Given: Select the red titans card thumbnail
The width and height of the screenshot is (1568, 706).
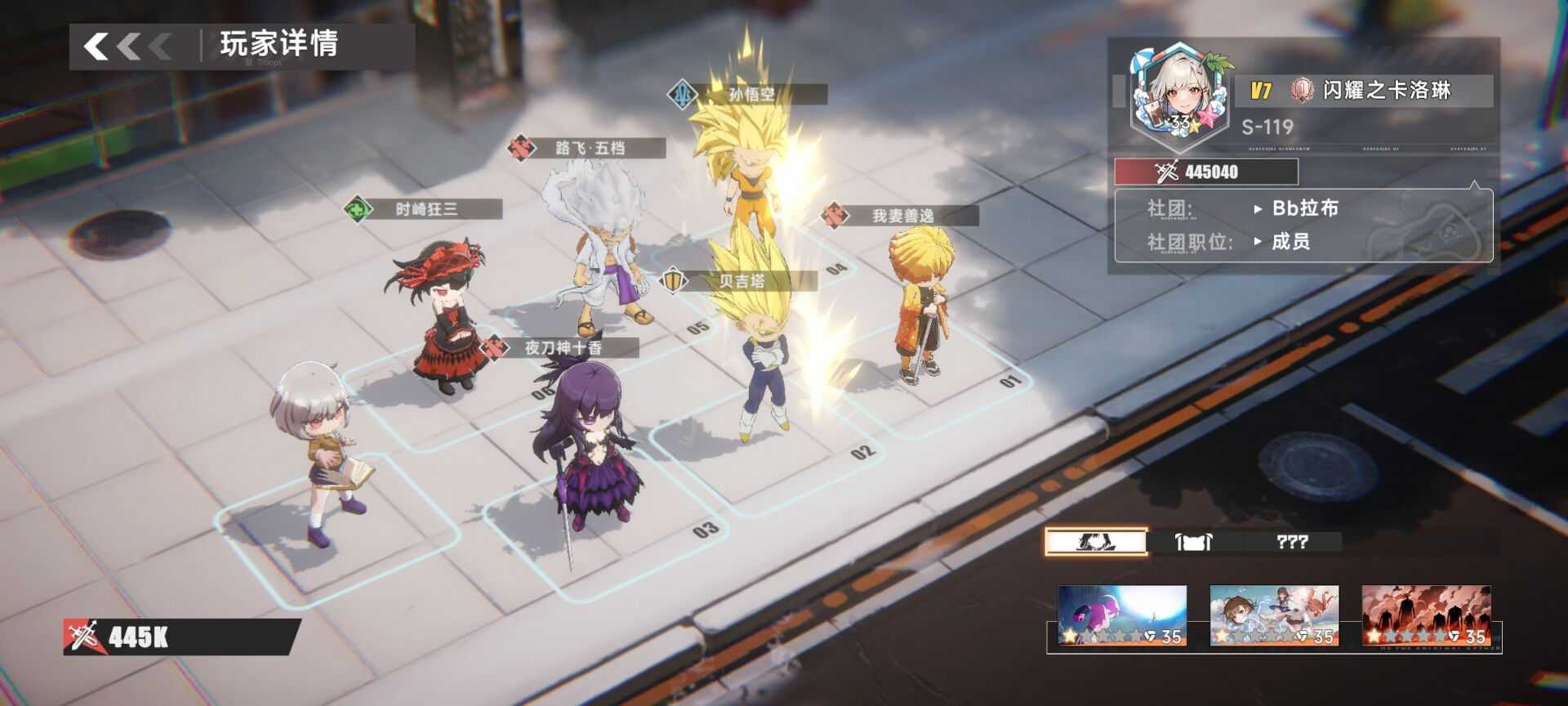Looking at the screenshot, I should [x=1426, y=615].
